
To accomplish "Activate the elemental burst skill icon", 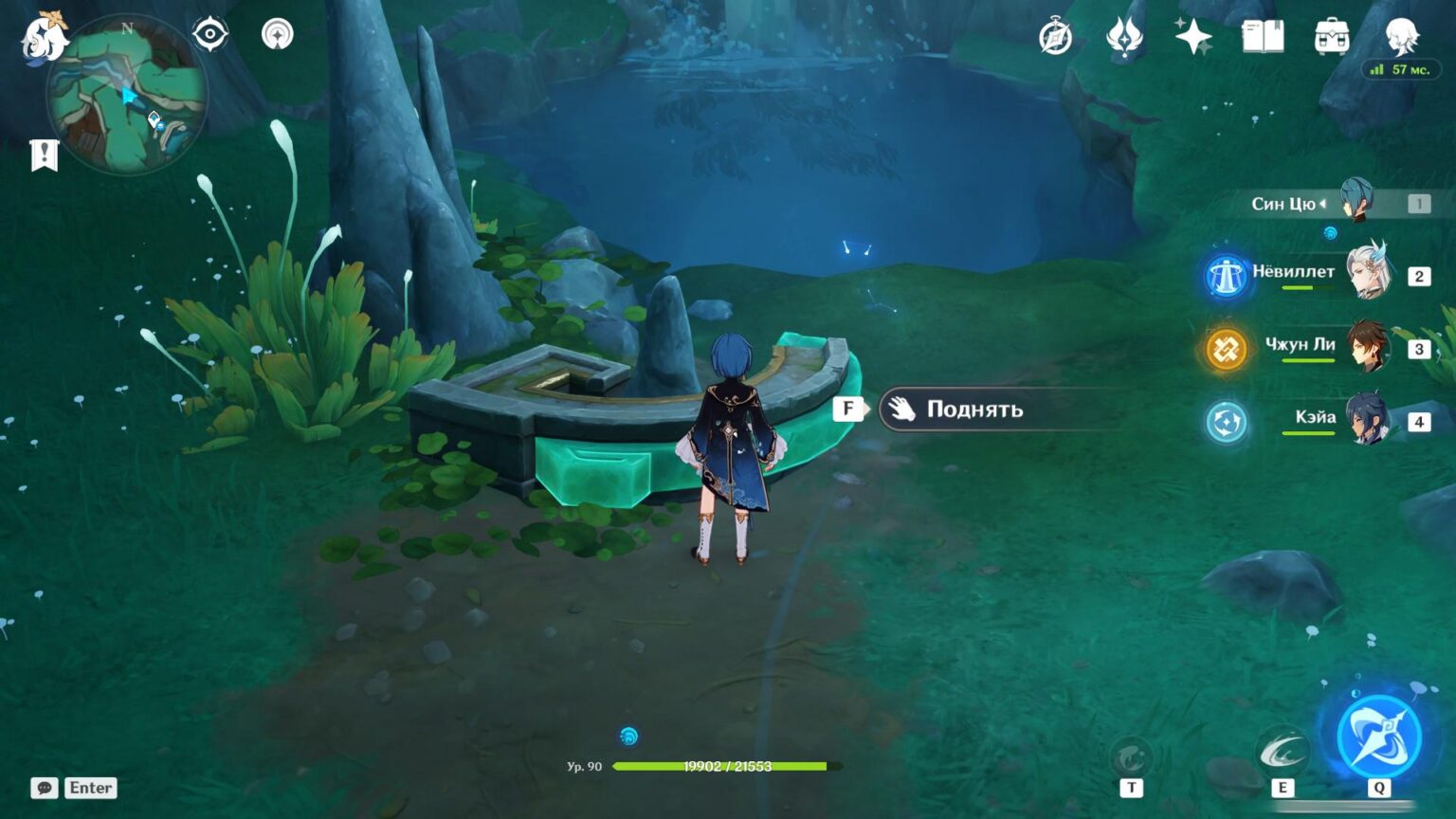I will [x=1378, y=737].
